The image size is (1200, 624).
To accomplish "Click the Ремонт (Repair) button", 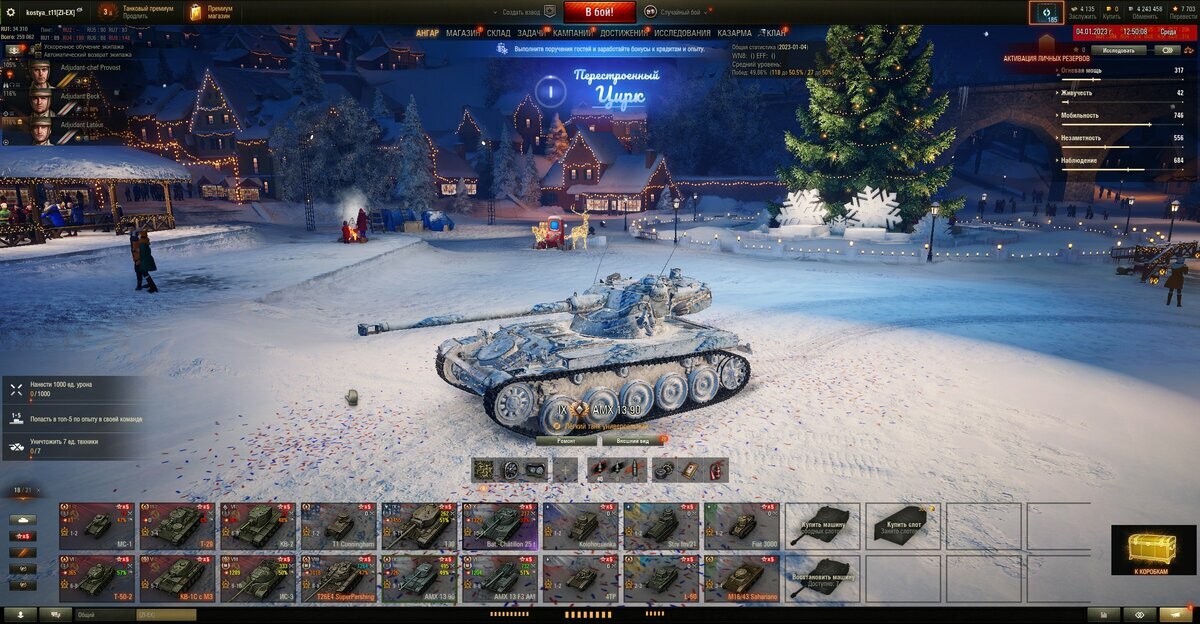I will pos(566,440).
